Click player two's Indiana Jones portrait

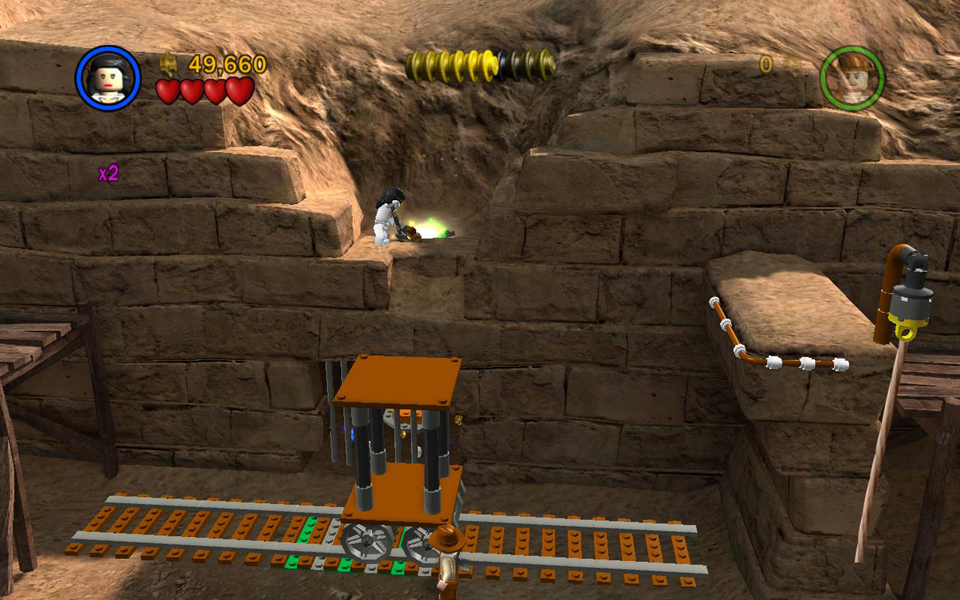(x=852, y=78)
